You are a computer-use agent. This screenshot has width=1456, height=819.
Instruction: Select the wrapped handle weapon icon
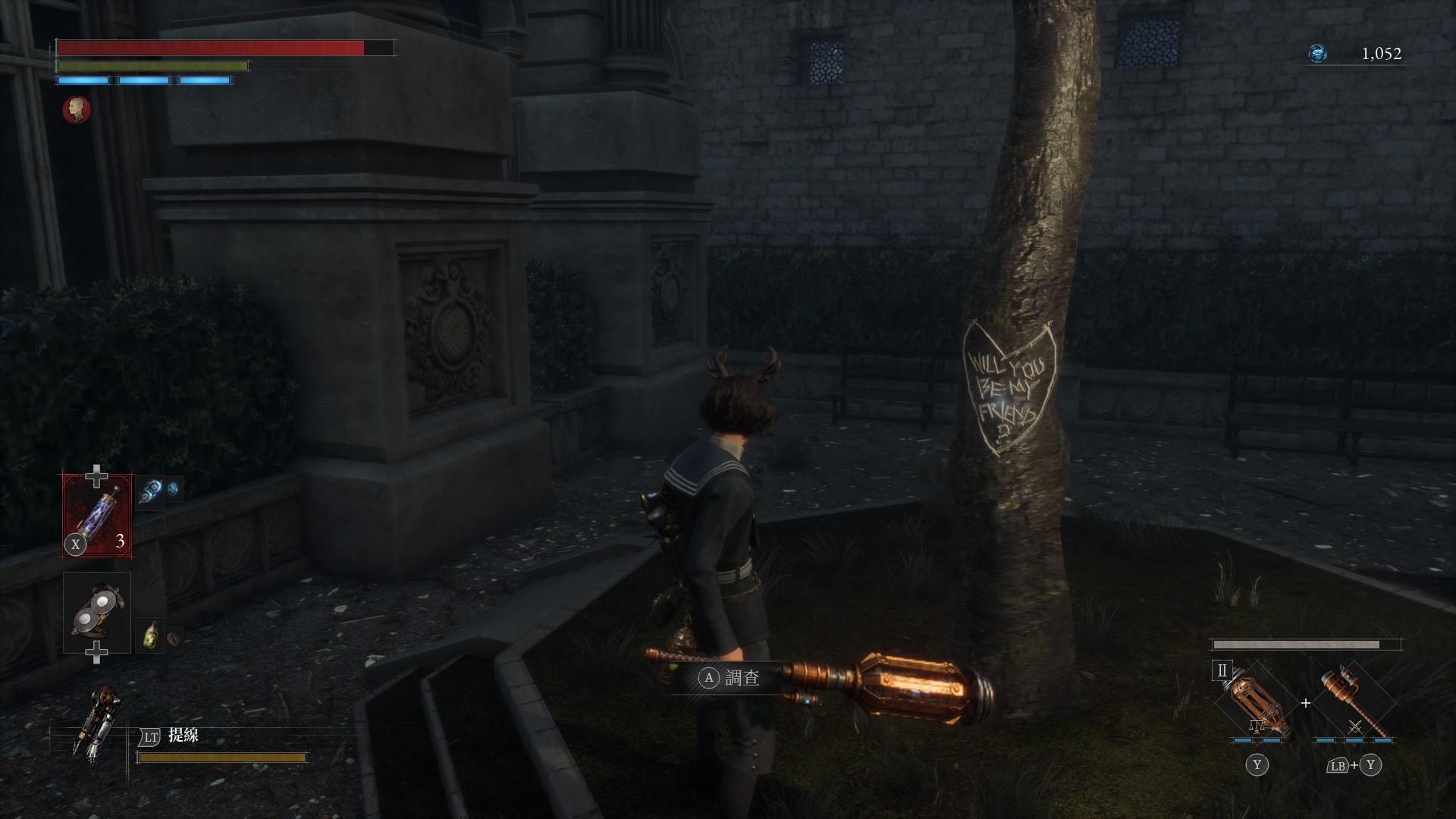click(x=1354, y=703)
